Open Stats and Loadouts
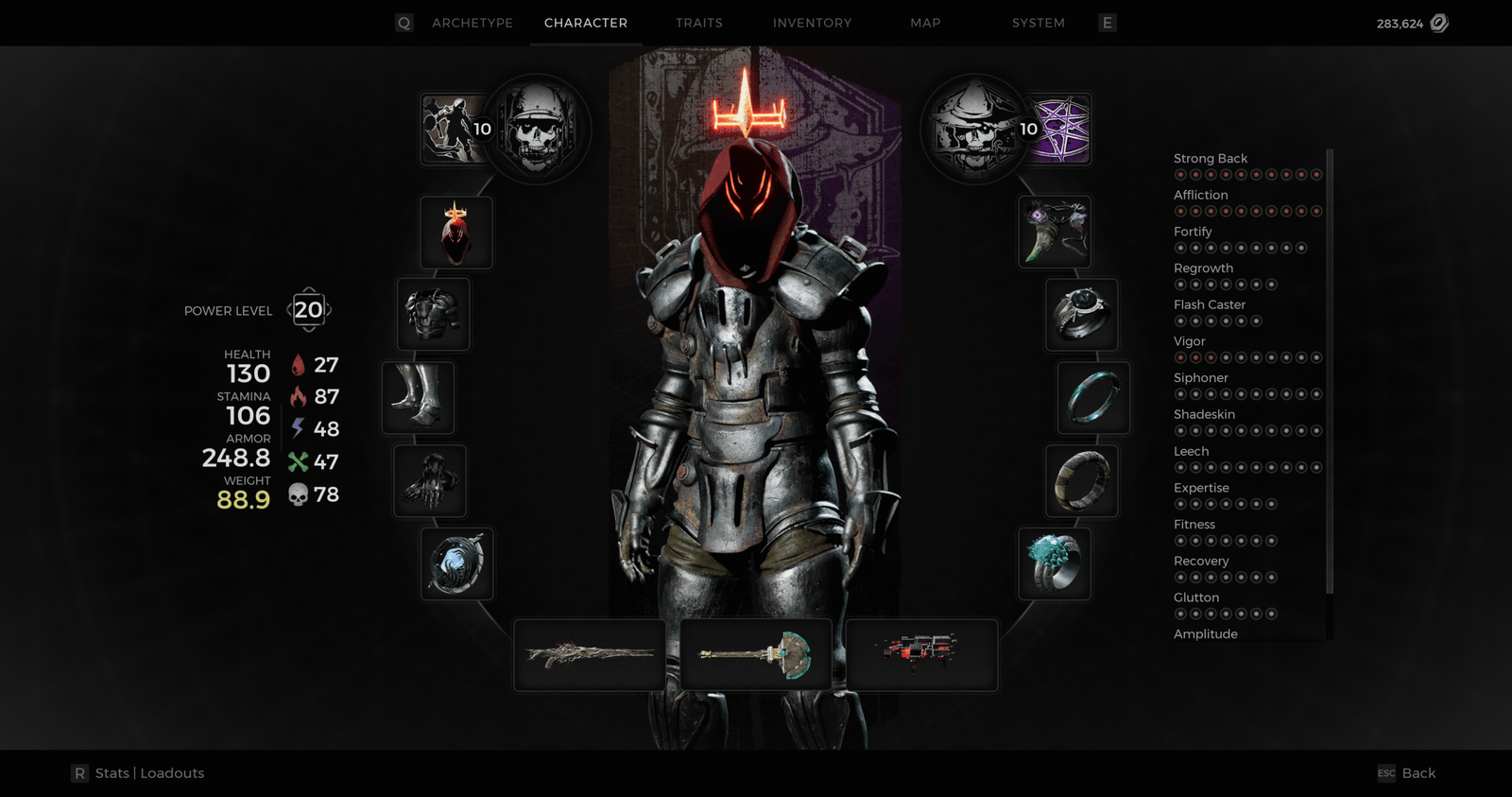This screenshot has width=1512, height=797. pos(148,773)
